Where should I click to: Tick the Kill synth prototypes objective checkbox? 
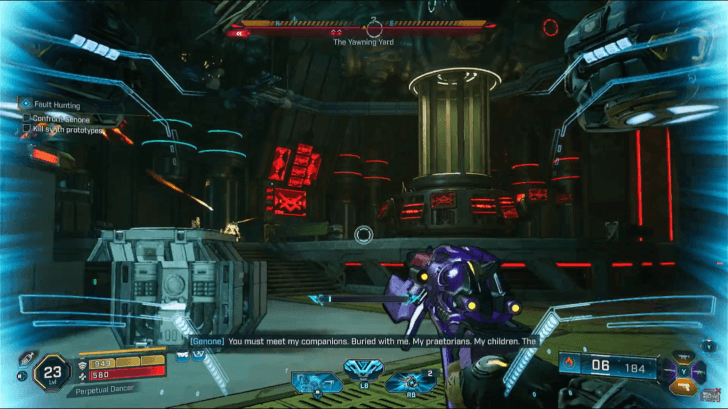click(27, 130)
